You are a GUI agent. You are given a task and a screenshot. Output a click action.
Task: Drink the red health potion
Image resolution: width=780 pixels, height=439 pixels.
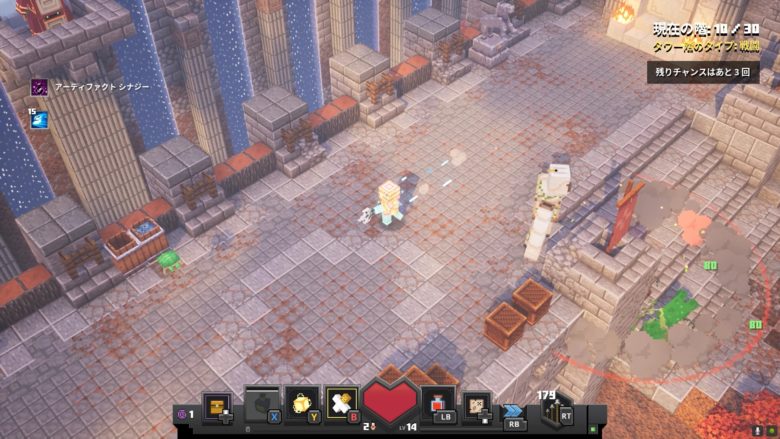click(x=439, y=402)
